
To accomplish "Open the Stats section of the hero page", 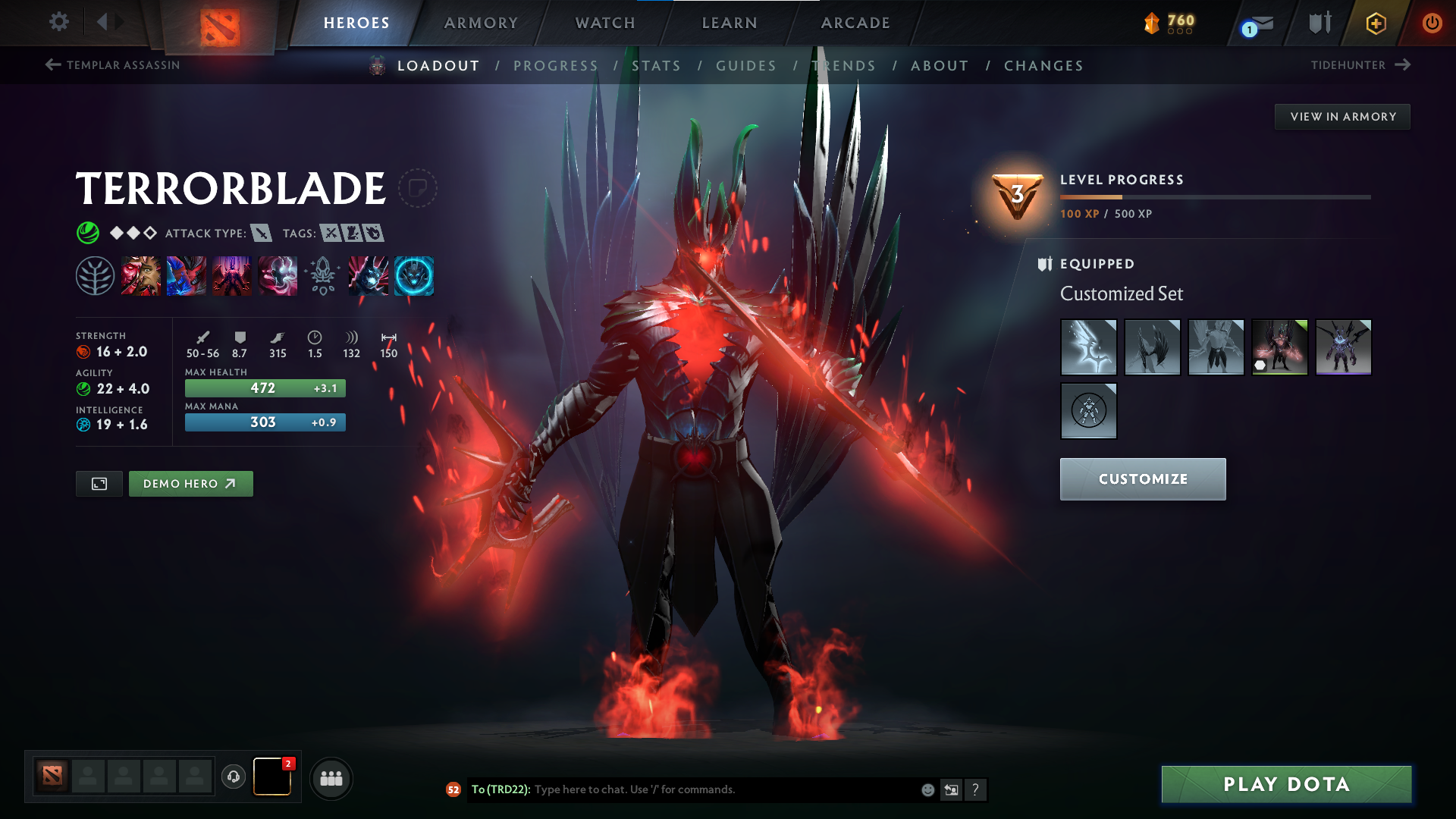I will click(657, 66).
